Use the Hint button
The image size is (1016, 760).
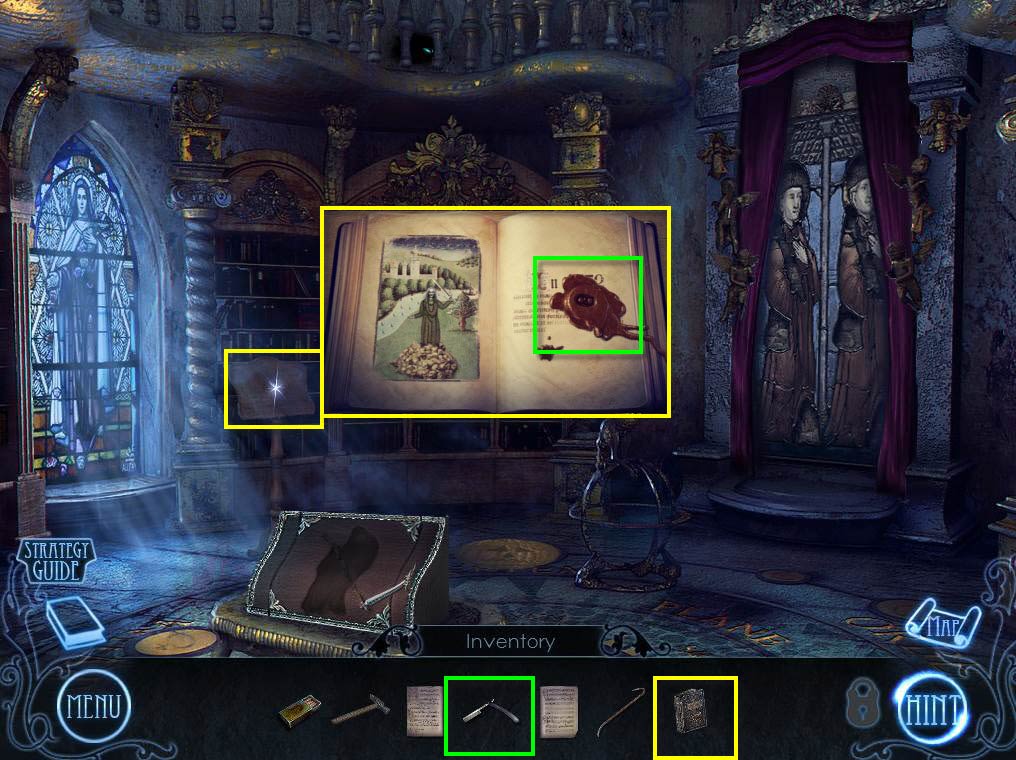click(930, 708)
